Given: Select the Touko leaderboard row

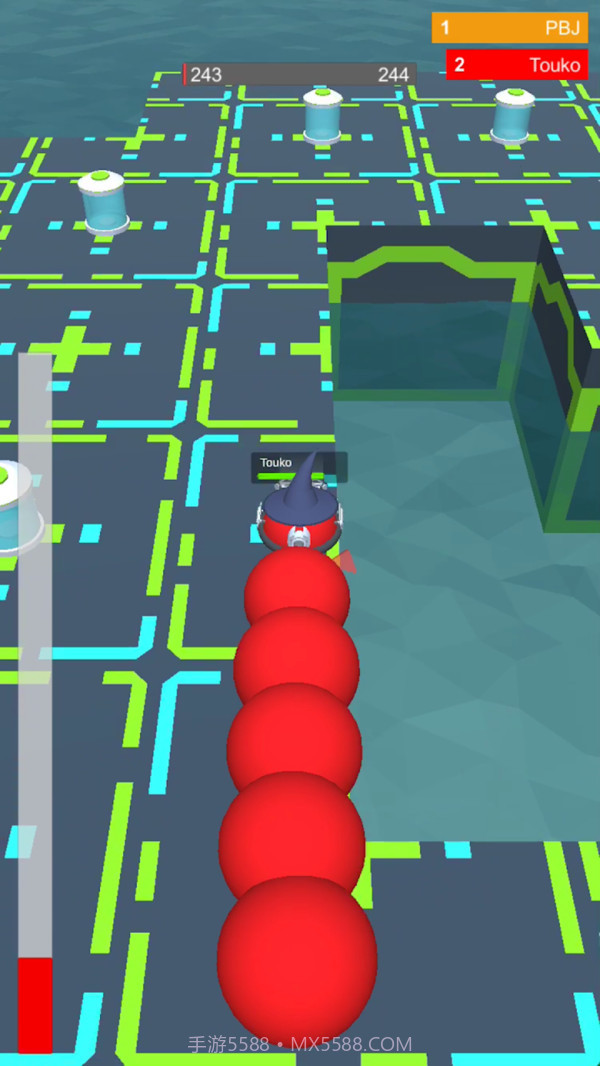Looking at the screenshot, I should tap(516, 66).
